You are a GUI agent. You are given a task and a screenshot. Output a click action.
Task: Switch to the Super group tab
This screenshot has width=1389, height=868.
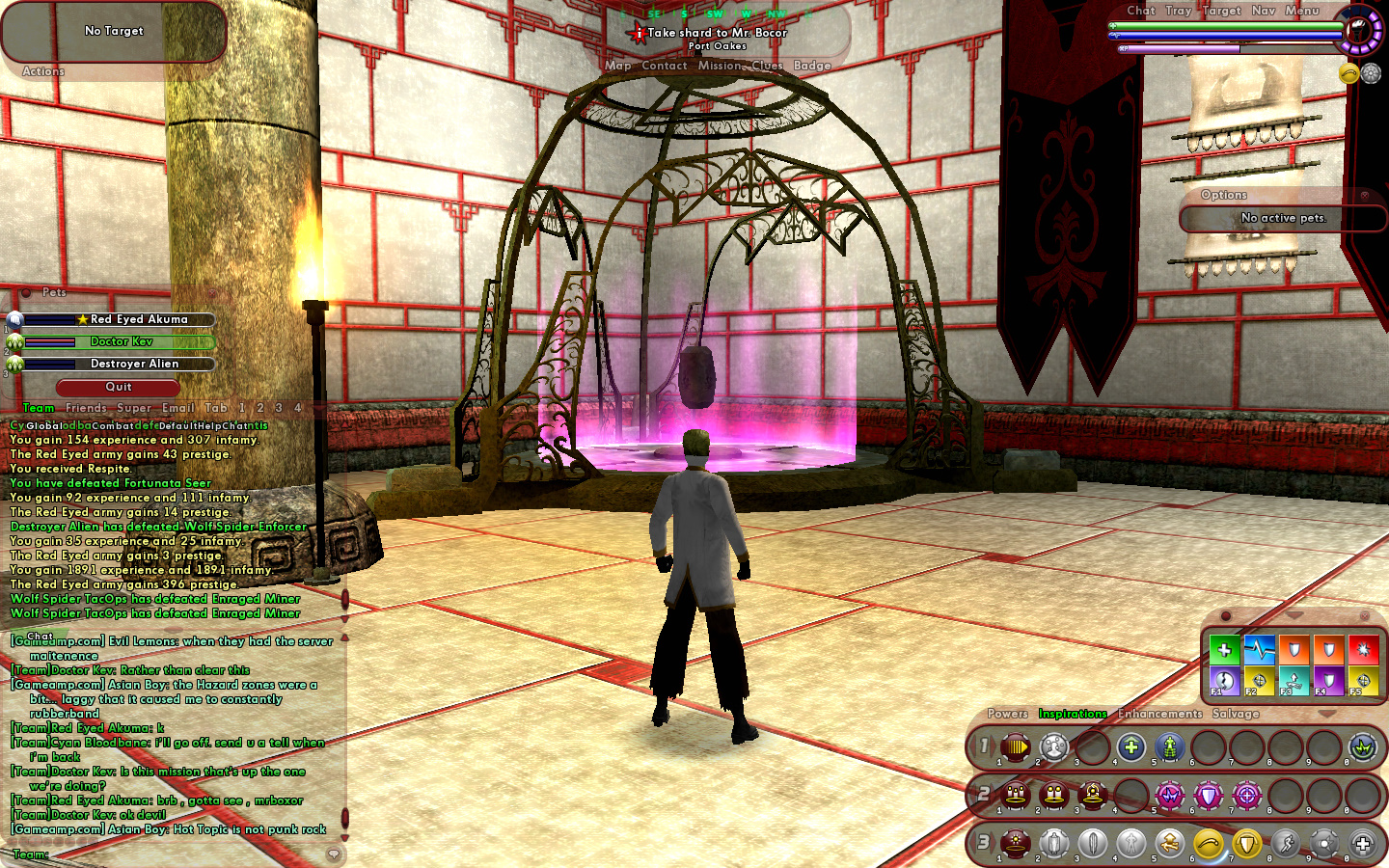(134, 408)
